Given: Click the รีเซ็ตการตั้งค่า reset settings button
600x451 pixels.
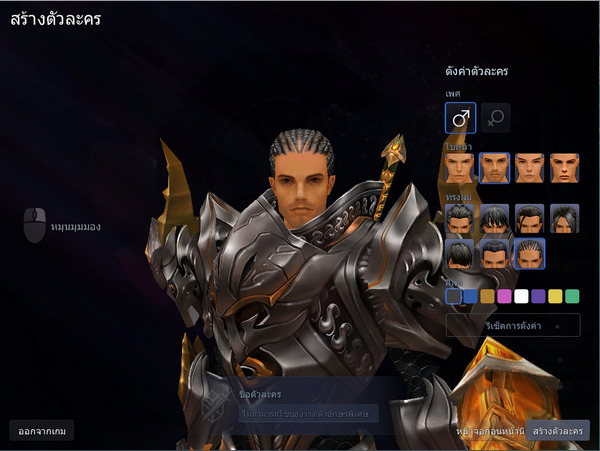Looking at the screenshot, I should click(x=513, y=325).
